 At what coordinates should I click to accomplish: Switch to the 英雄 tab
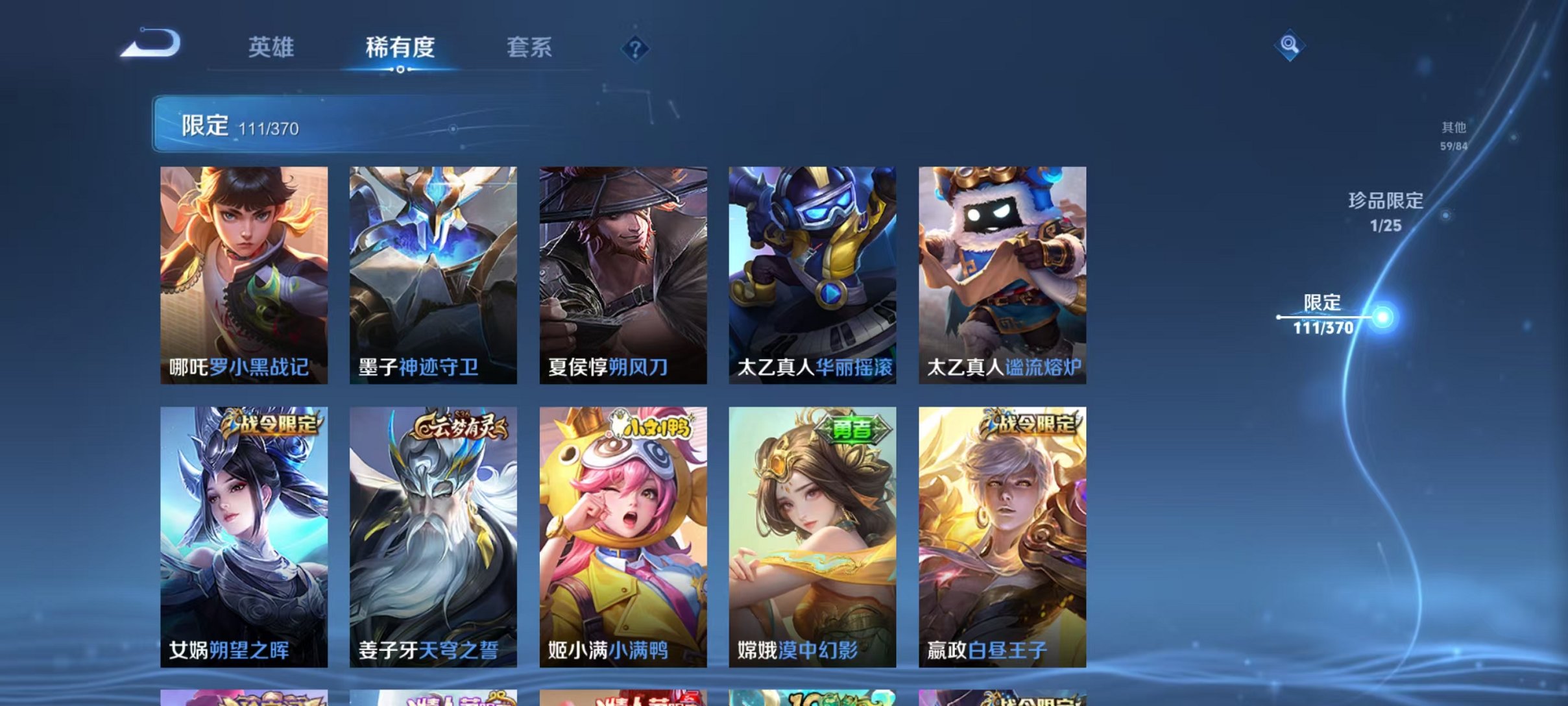pos(272,48)
